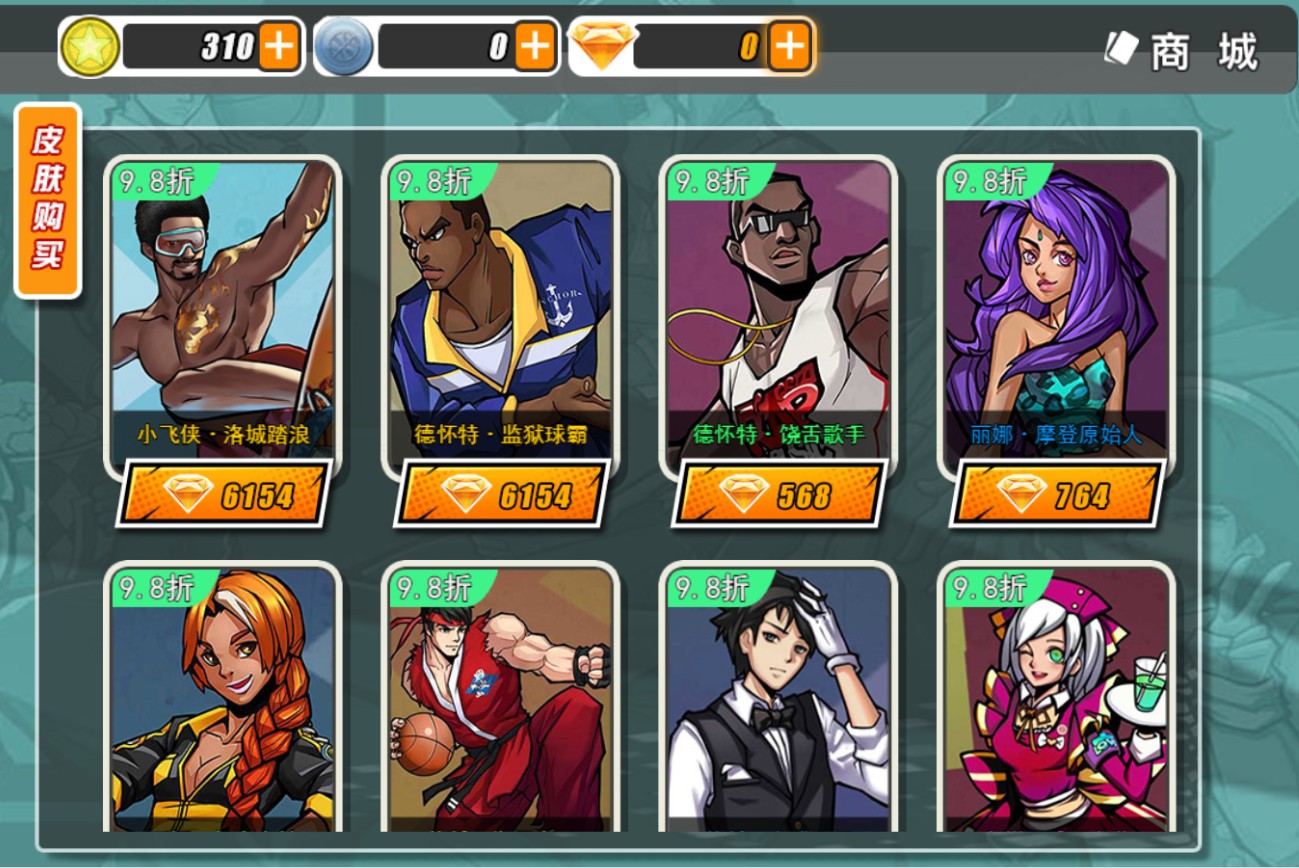Select the 小飞侠·洛城踏浪 skin card
Image resolution: width=1299 pixels, height=868 pixels.
click(223, 310)
